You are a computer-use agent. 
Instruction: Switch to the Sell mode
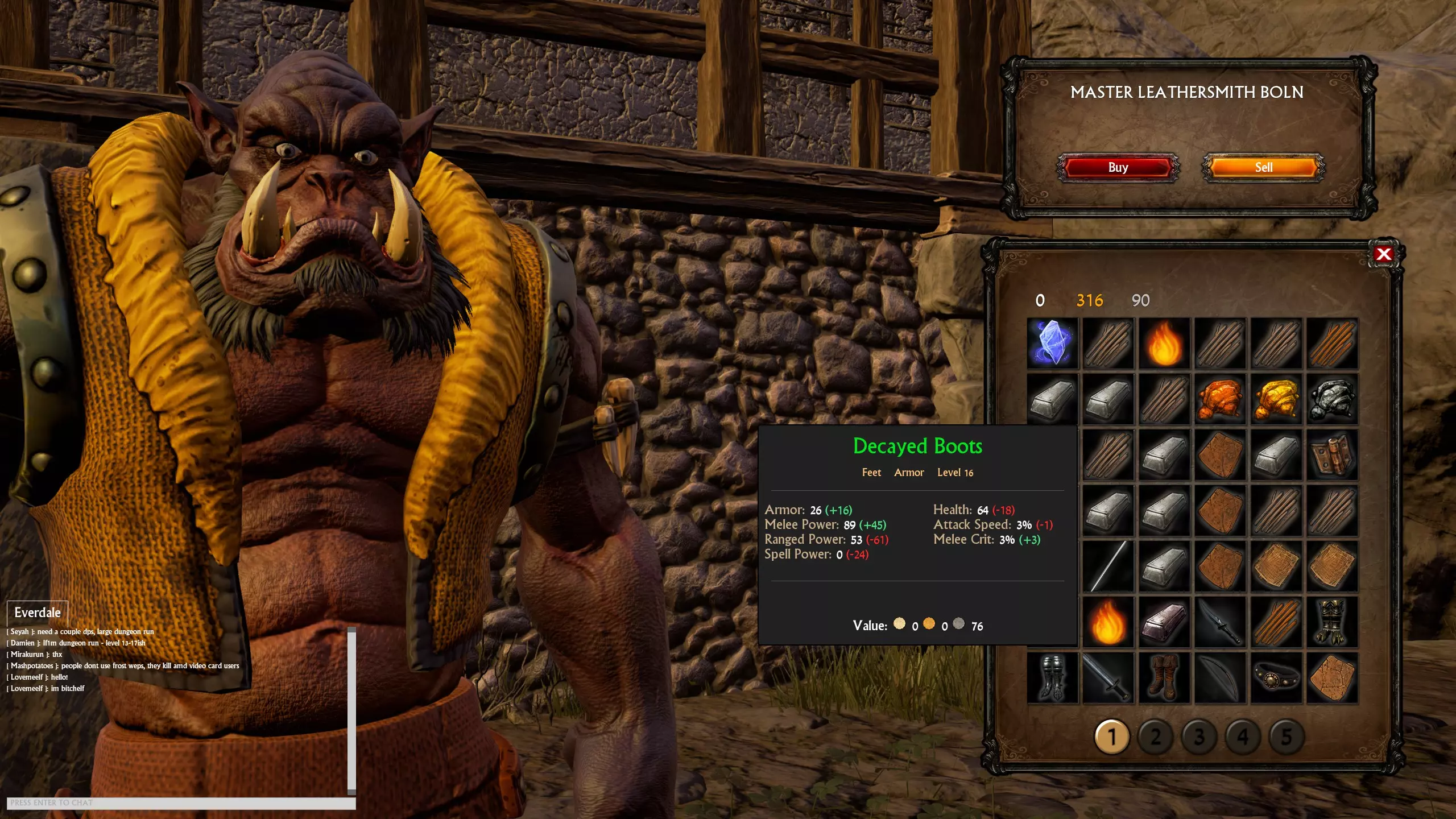[x=1263, y=167]
